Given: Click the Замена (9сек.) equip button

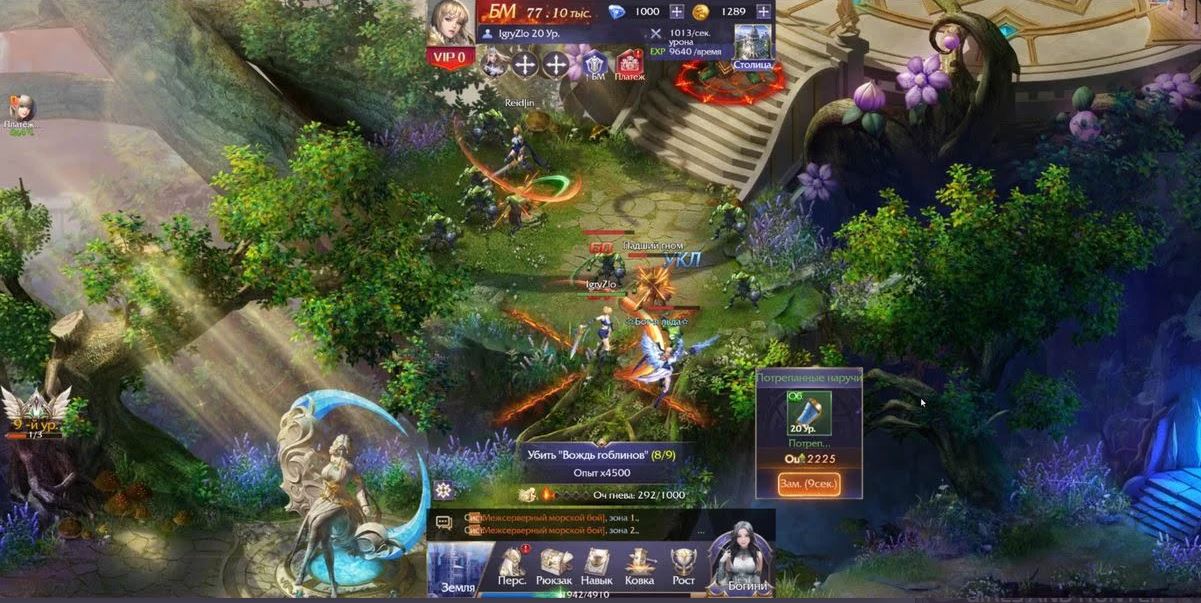Looking at the screenshot, I should pos(808,484).
